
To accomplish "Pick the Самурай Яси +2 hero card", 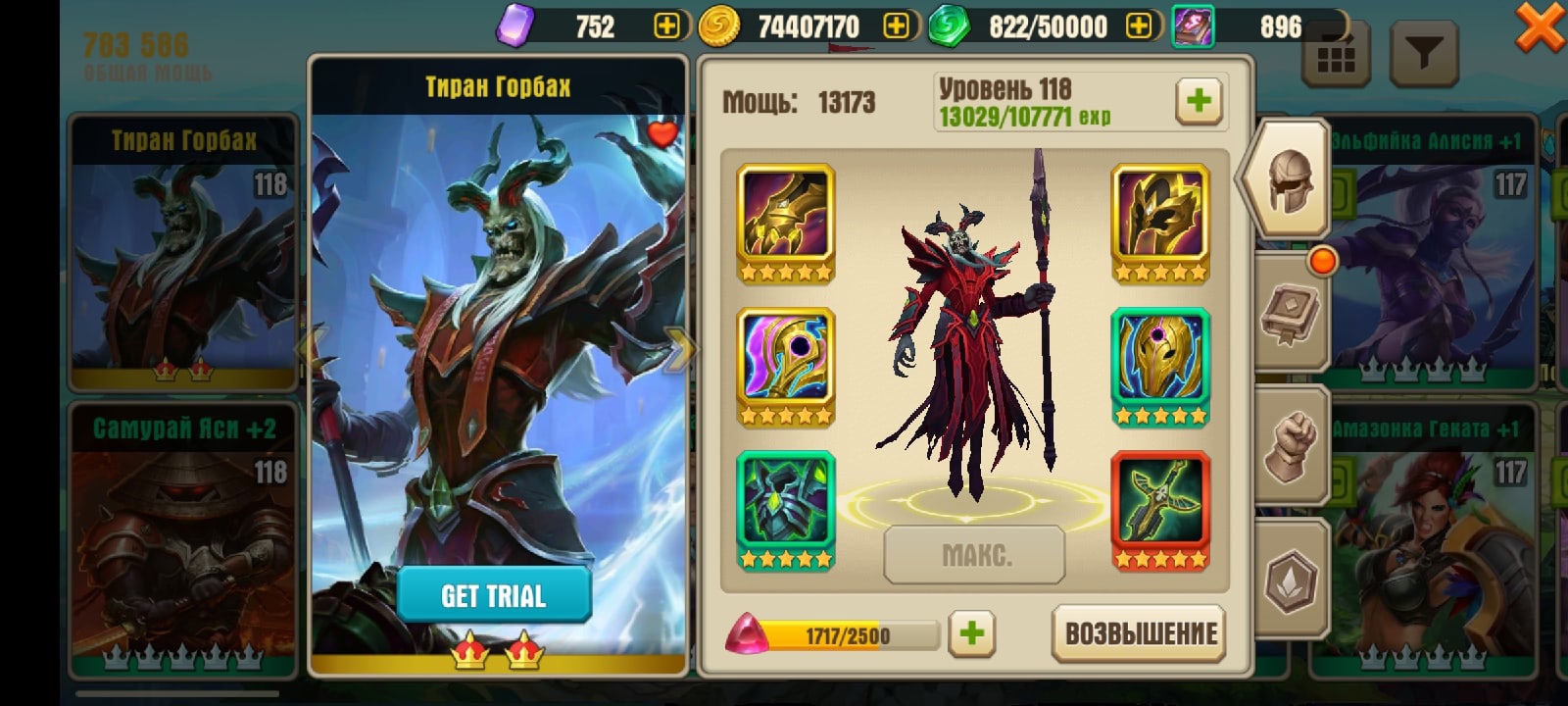I will 183,539.
